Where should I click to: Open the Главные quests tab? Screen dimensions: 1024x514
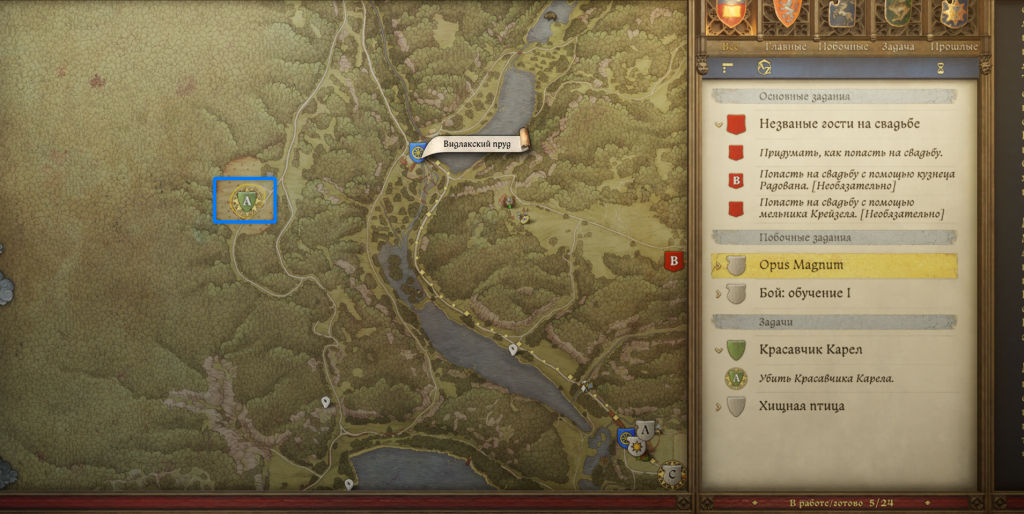[786, 46]
